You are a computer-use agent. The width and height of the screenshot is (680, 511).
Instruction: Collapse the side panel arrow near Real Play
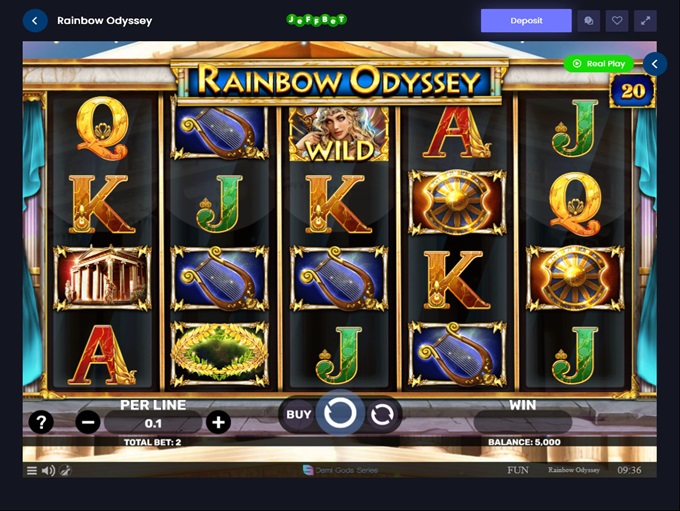tap(654, 63)
